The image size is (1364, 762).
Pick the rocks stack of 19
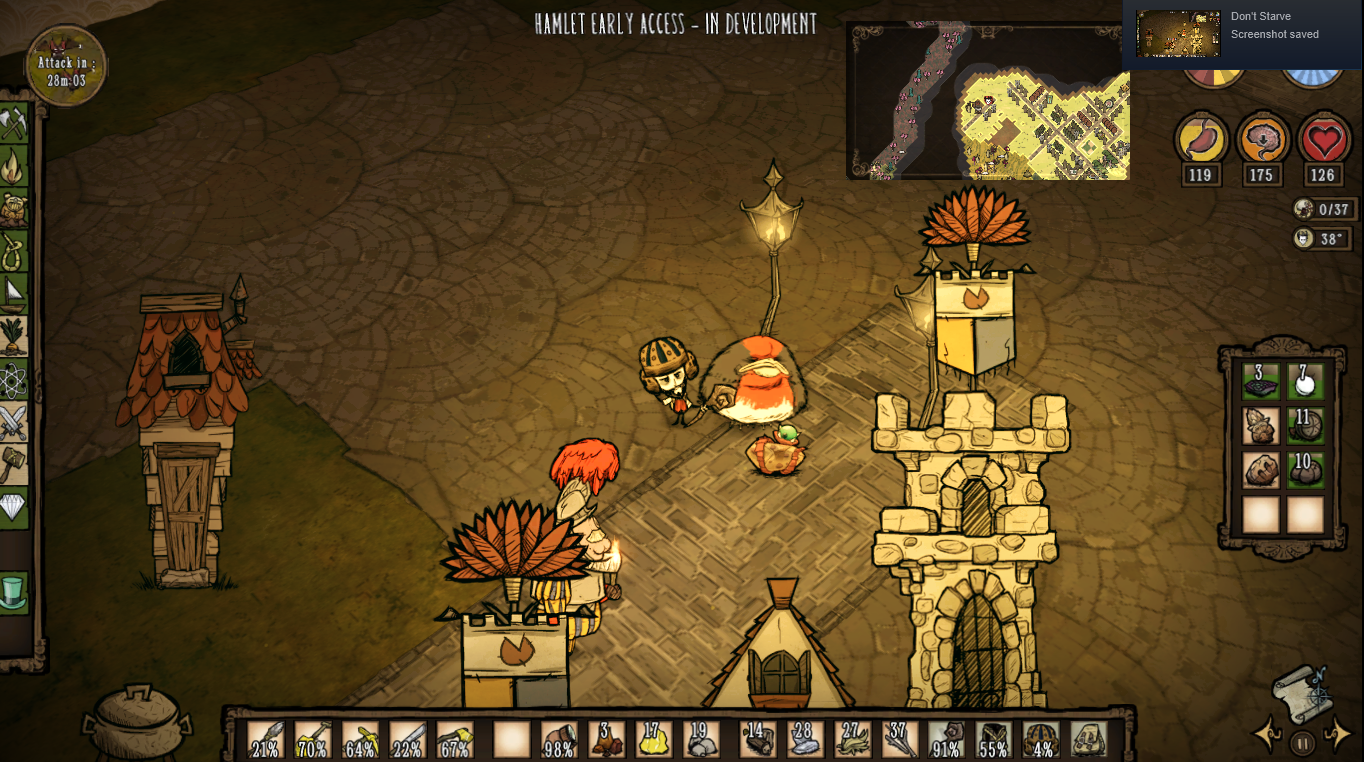pyautogui.click(x=700, y=740)
